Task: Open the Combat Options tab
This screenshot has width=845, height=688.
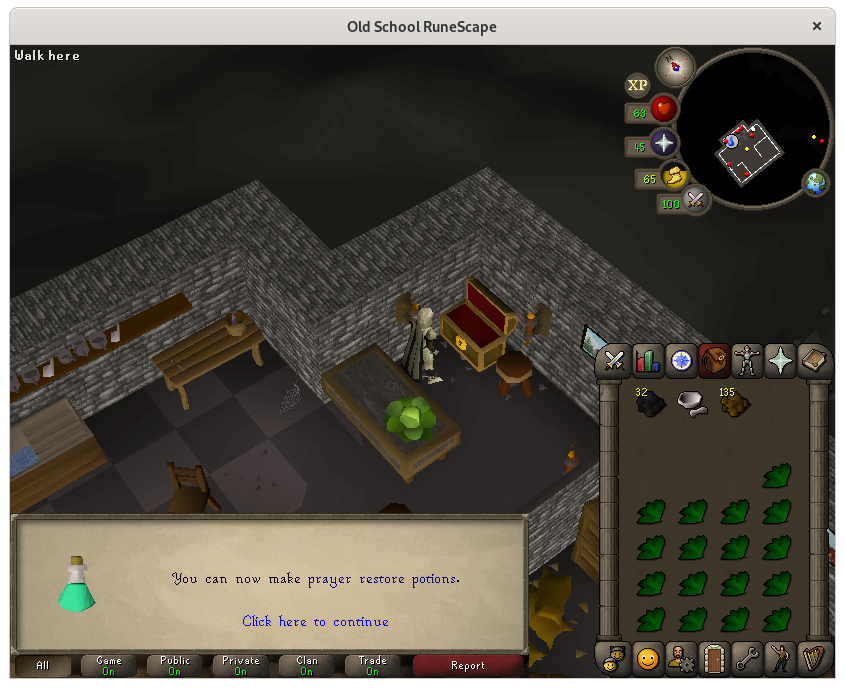Action: pyautogui.click(x=615, y=359)
